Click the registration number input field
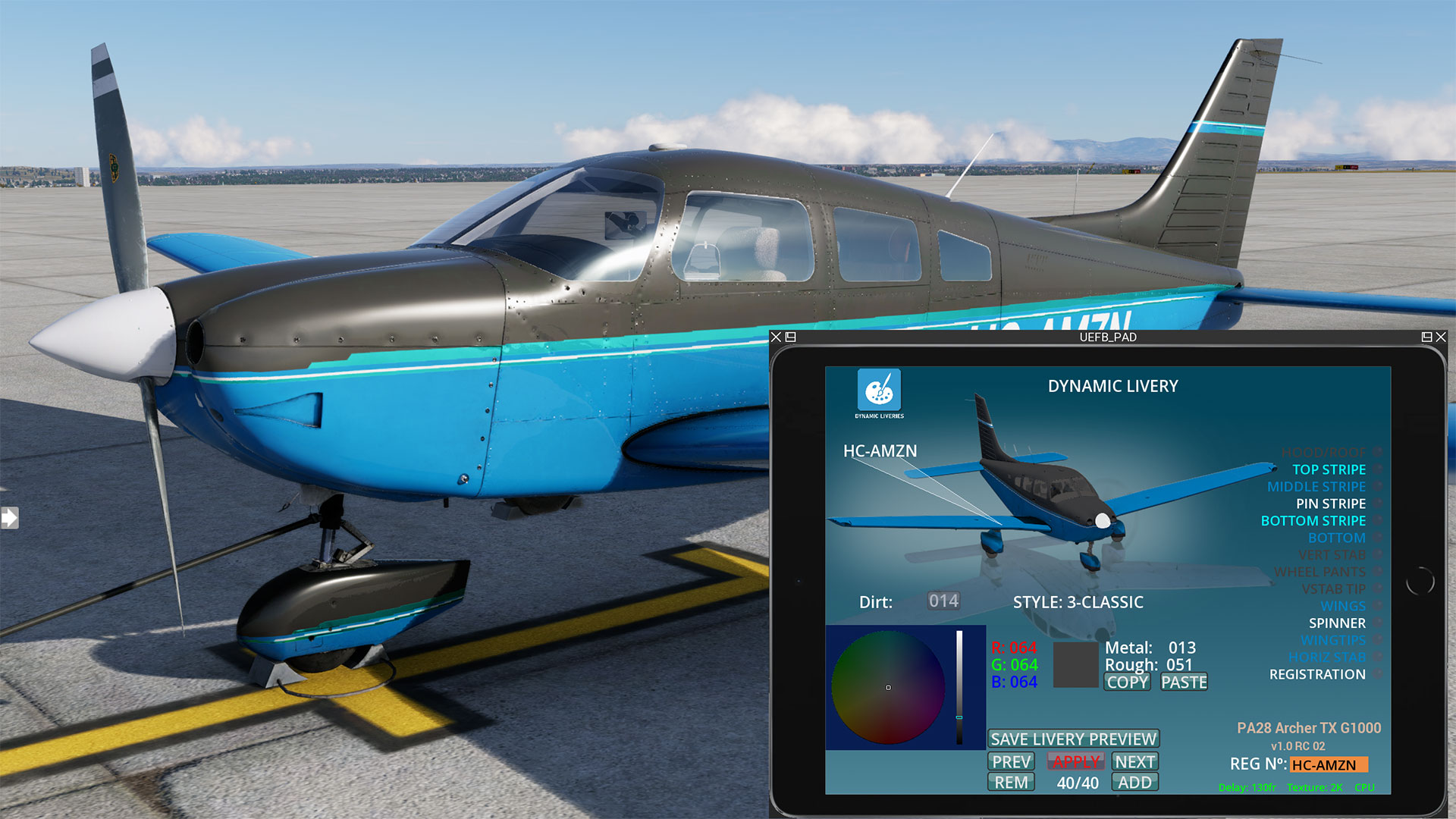The height and width of the screenshot is (819, 1456). (x=1329, y=765)
